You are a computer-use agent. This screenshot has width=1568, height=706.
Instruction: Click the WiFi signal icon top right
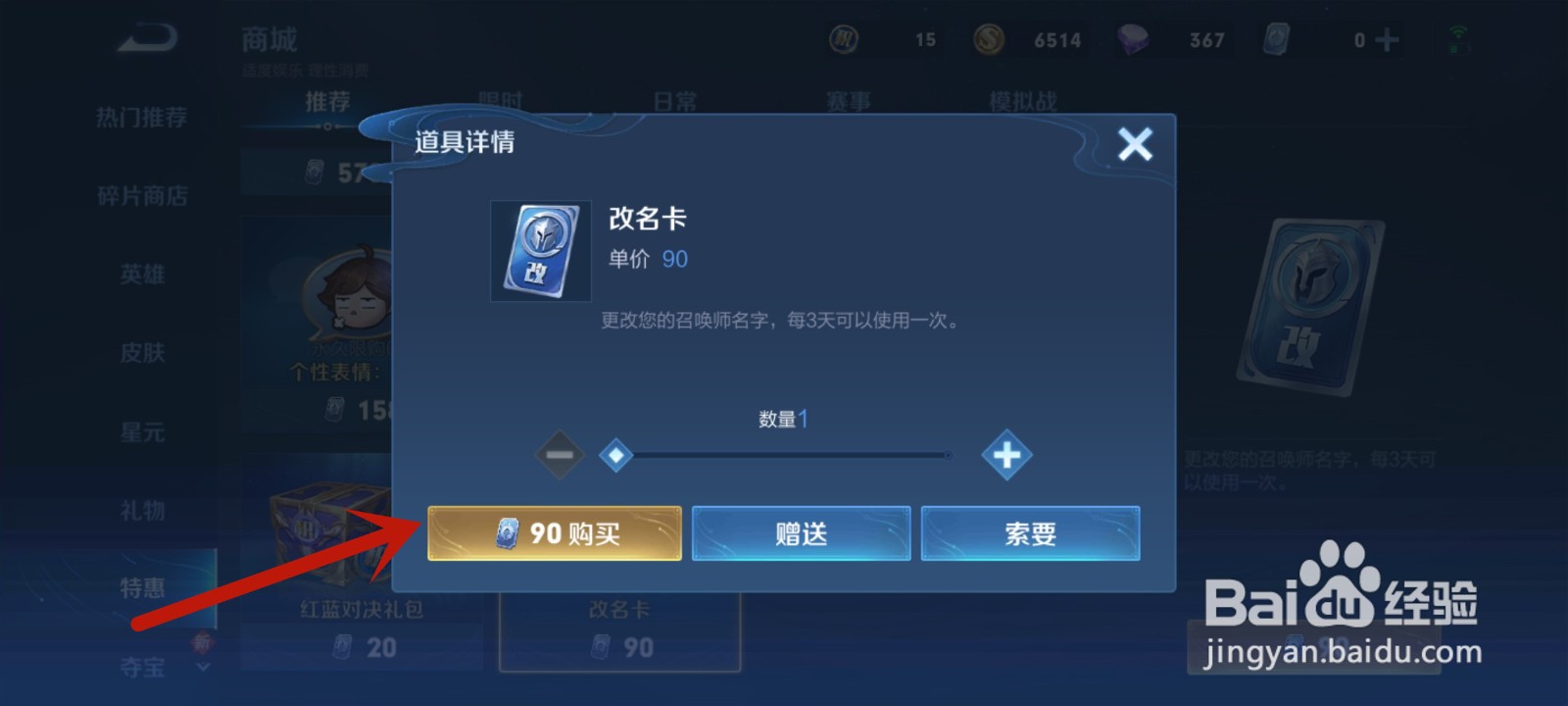pos(1457,32)
